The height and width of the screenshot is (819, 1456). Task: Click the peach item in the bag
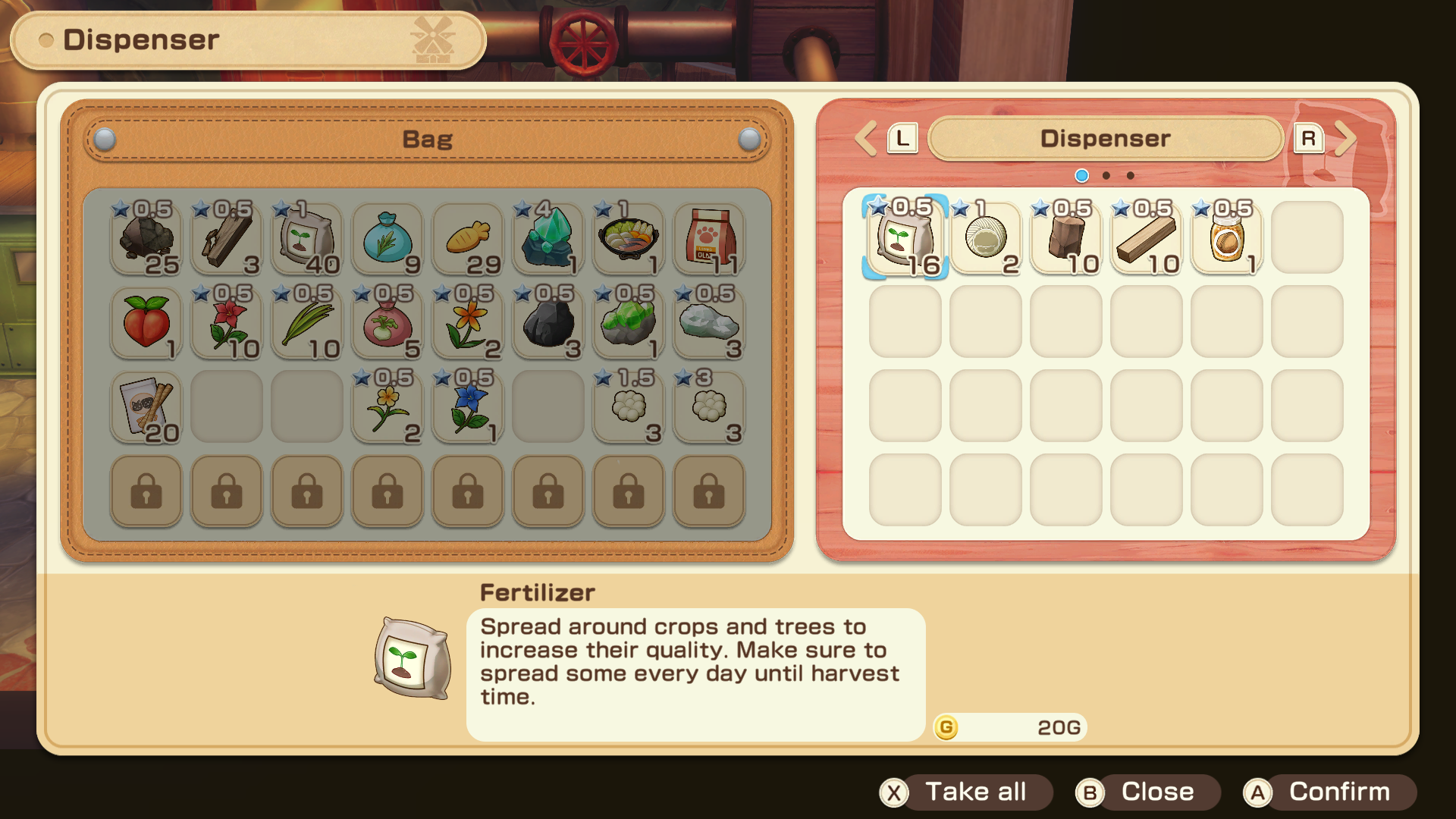coord(146,322)
